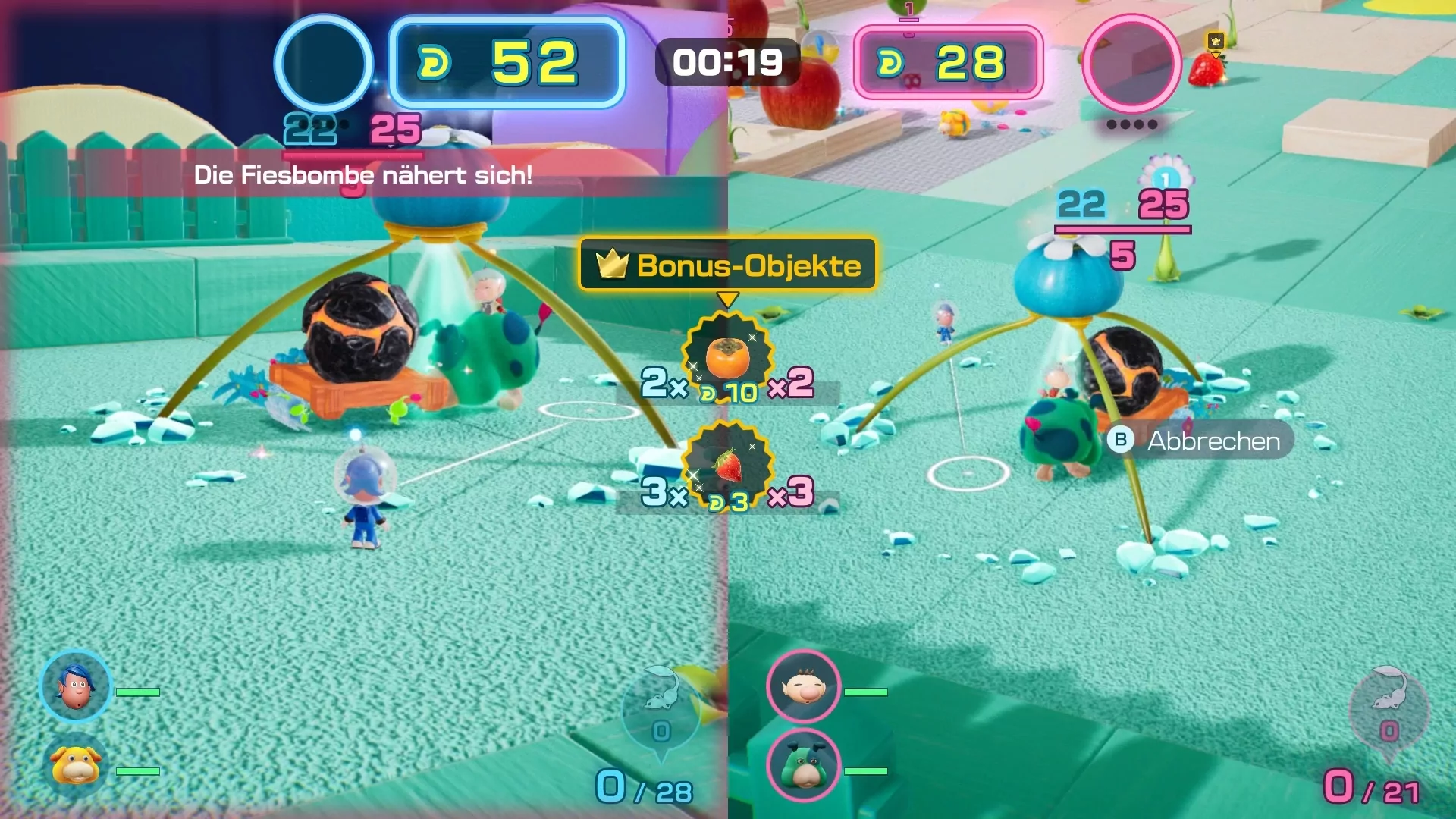Select the green dog Moss portrait
1456x819 pixels.
pyautogui.click(x=803, y=766)
